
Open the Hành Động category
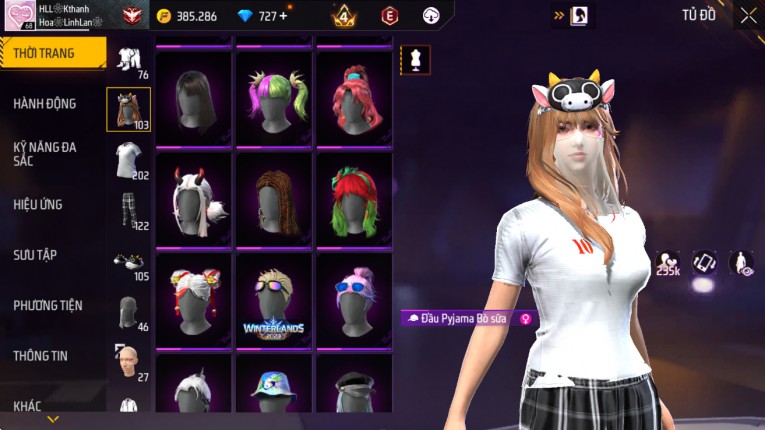45,103
